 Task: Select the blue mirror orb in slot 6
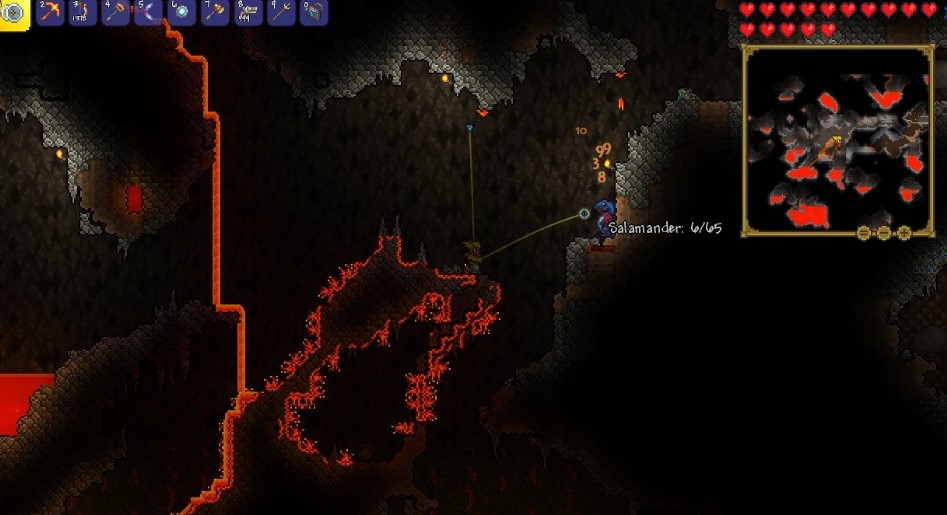pyautogui.click(x=182, y=12)
